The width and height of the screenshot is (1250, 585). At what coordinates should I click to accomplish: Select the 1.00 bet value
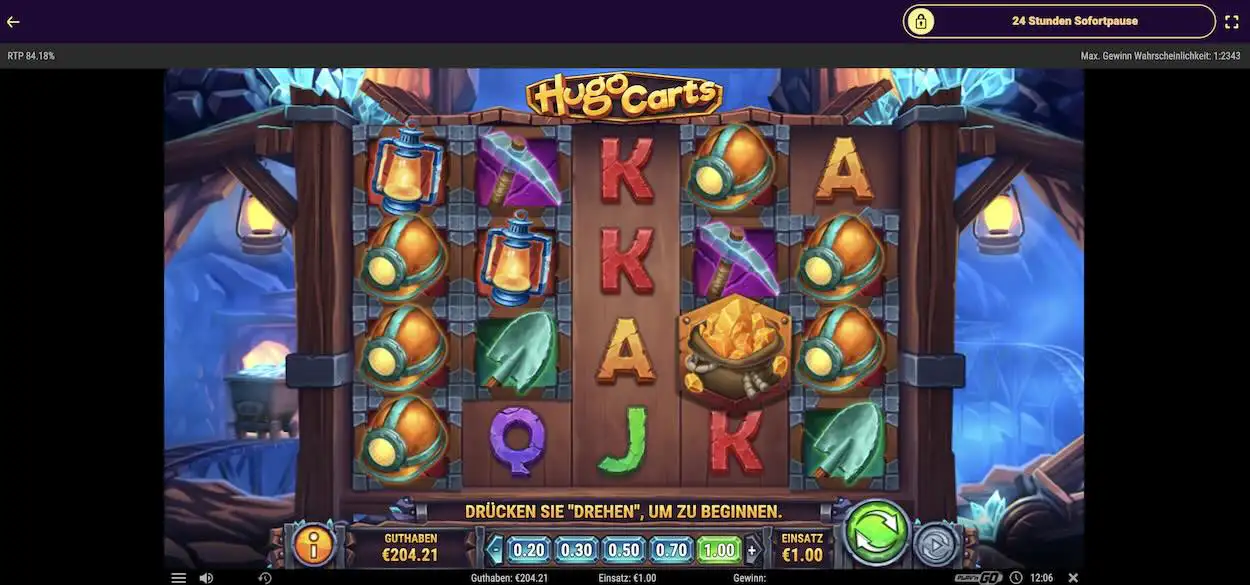[719, 549]
